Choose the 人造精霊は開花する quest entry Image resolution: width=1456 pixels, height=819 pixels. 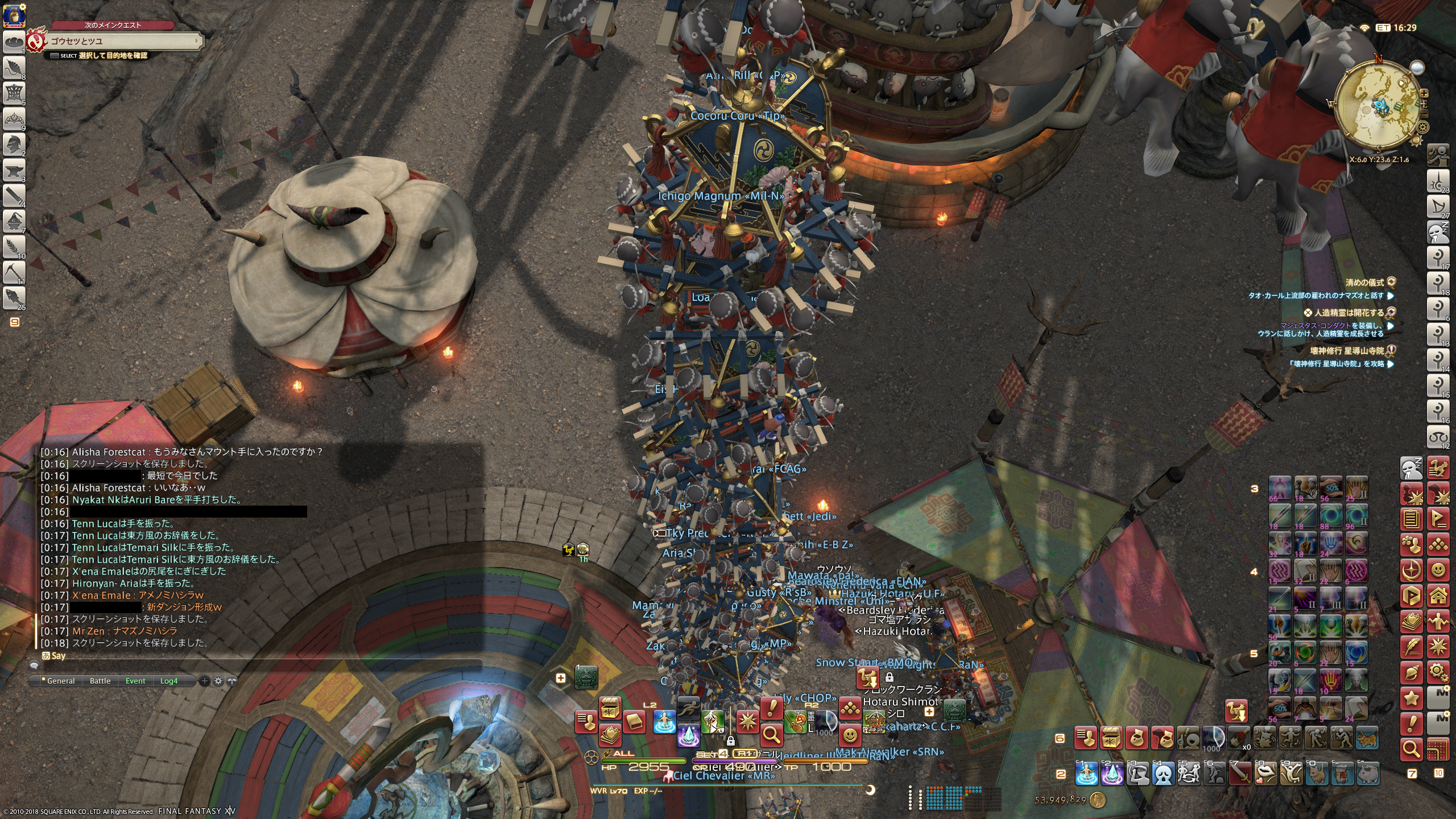click(1347, 312)
